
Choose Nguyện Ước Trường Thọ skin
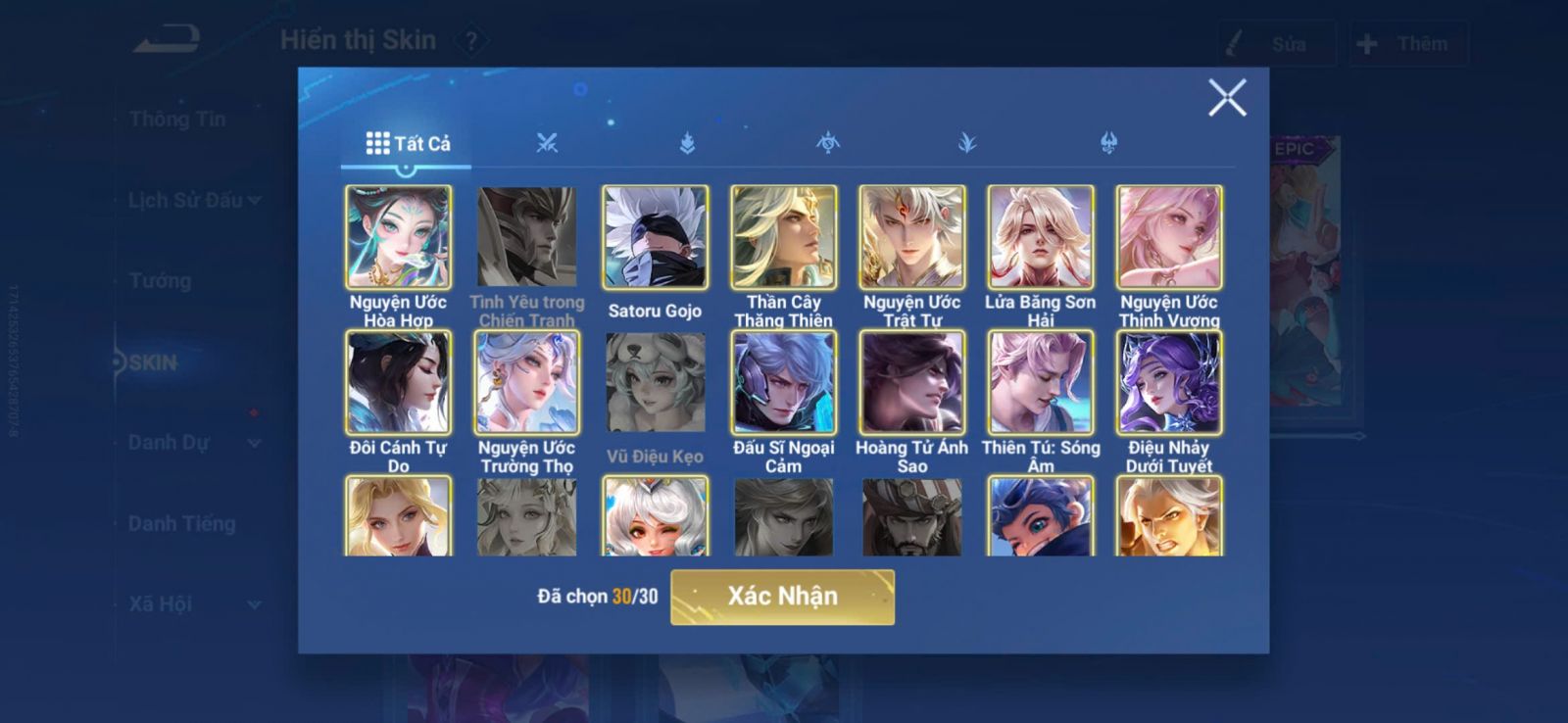click(x=526, y=383)
